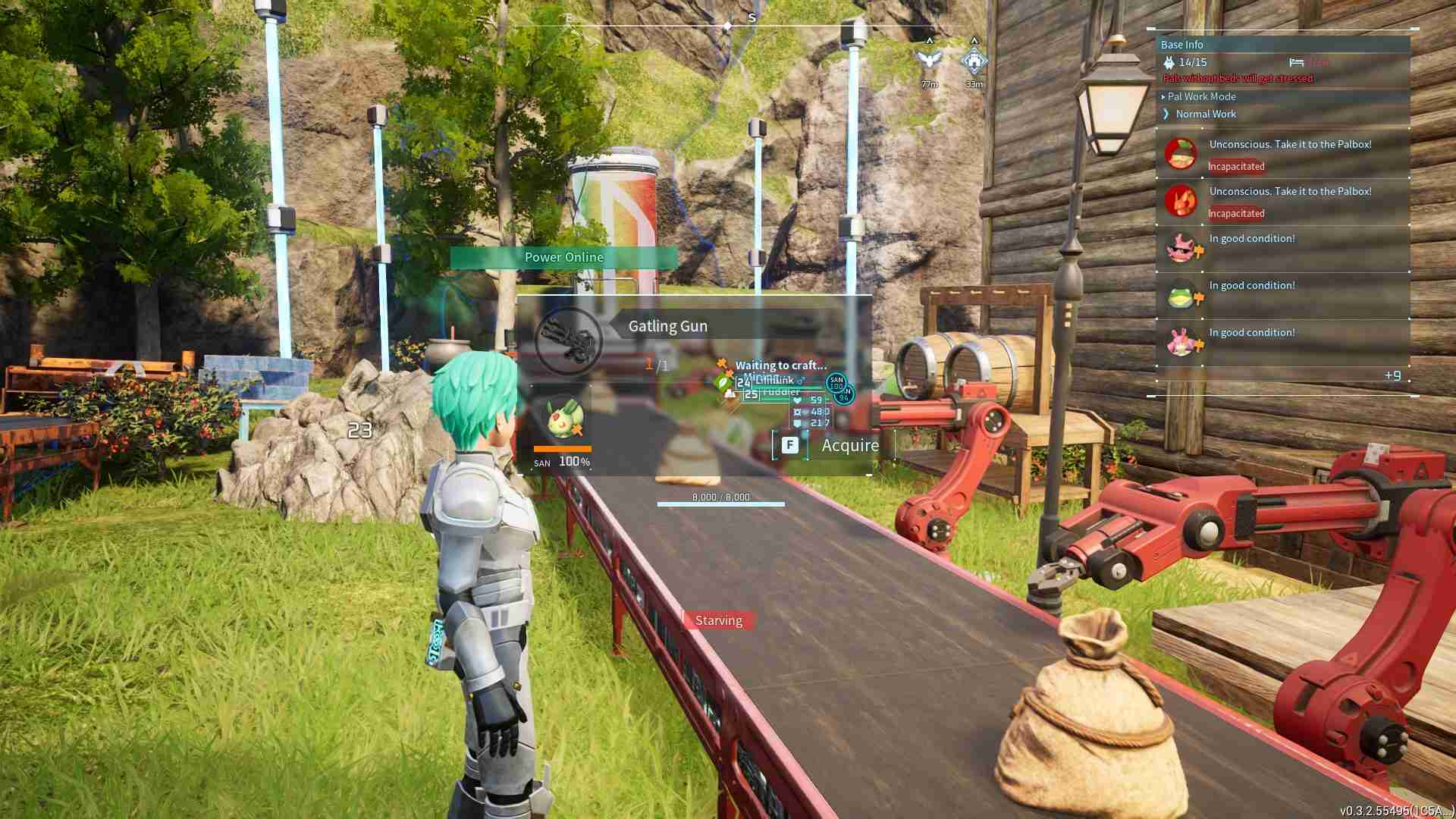Image resolution: width=1456 pixels, height=819 pixels.
Task: Click the pal count icon showing 14/15
Action: (x=1172, y=62)
